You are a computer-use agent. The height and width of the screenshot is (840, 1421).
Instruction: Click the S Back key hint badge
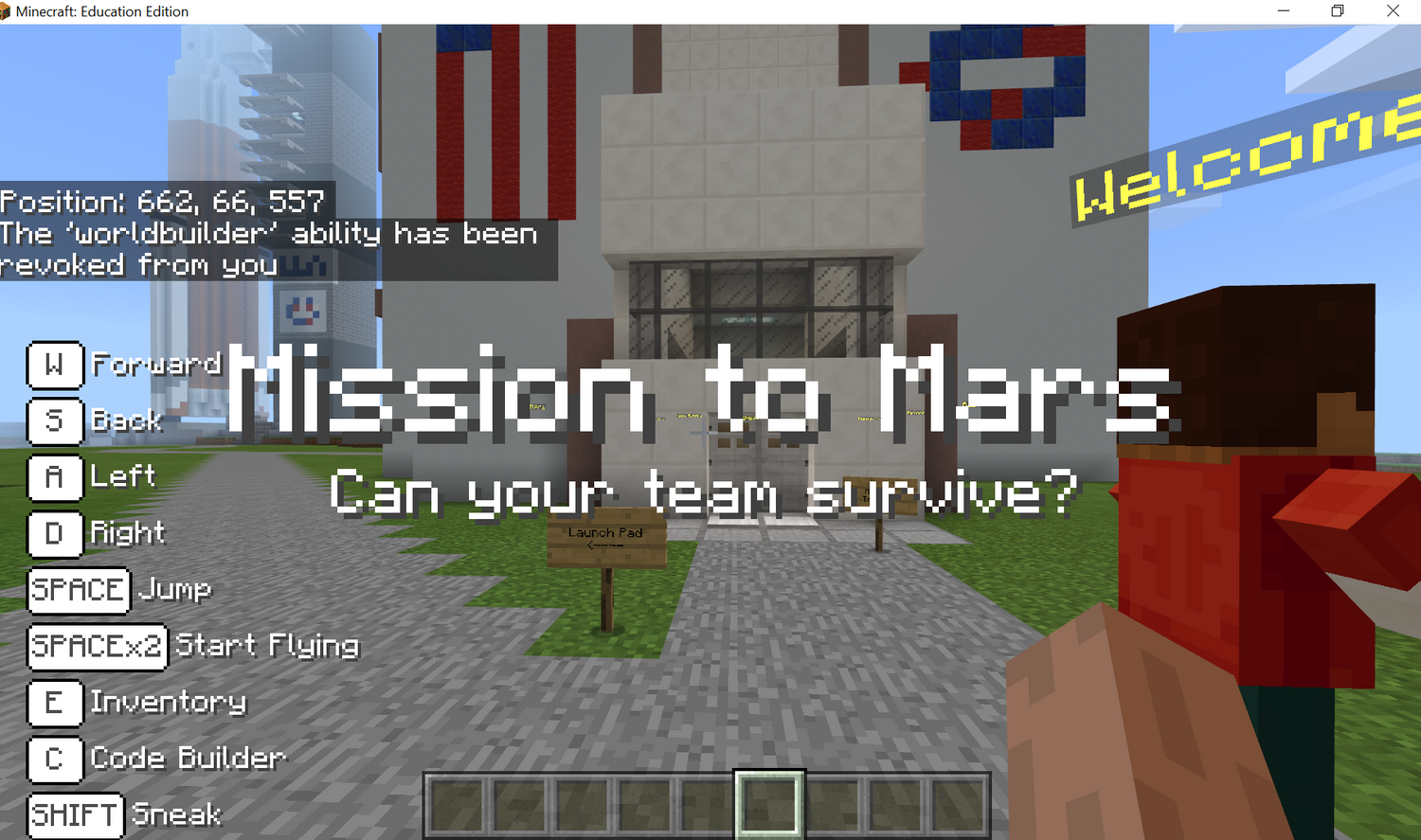(x=55, y=422)
